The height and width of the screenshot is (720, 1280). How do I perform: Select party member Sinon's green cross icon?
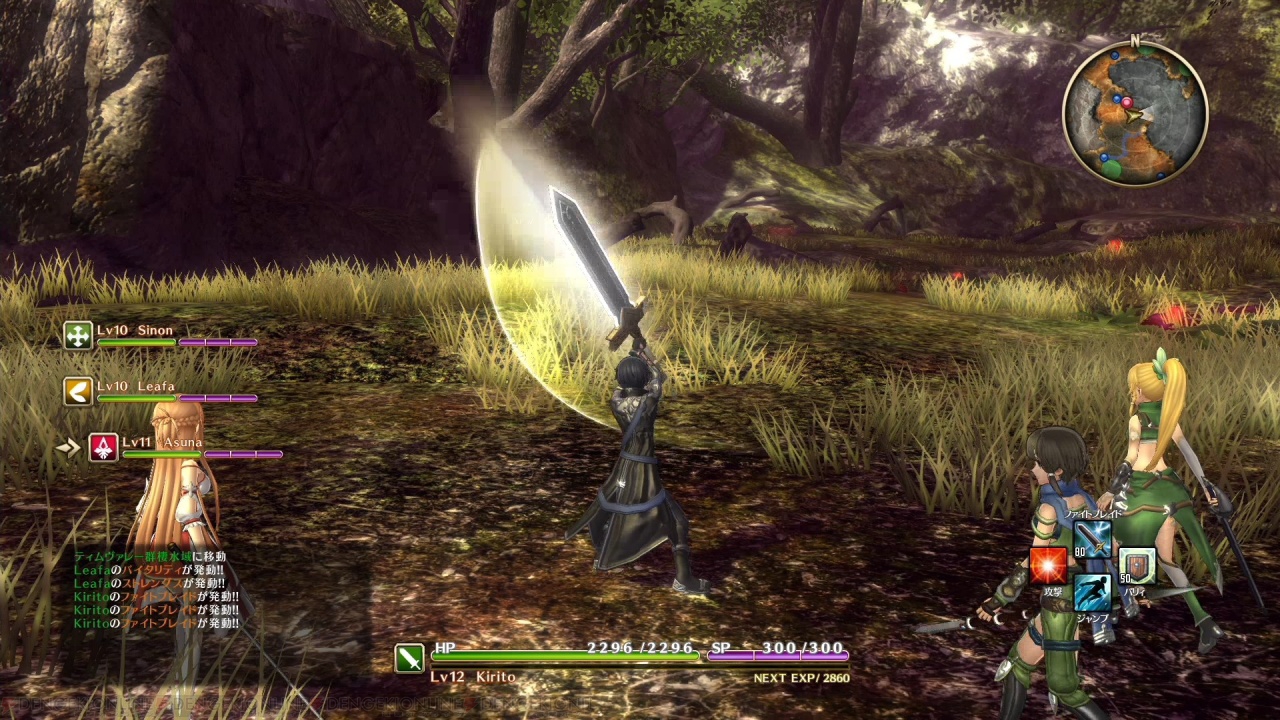coord(78,336)
